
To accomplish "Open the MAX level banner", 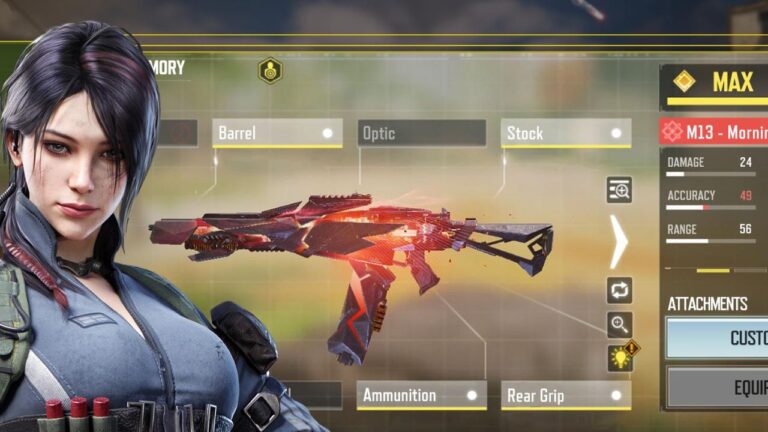I will tap(714, 84).
